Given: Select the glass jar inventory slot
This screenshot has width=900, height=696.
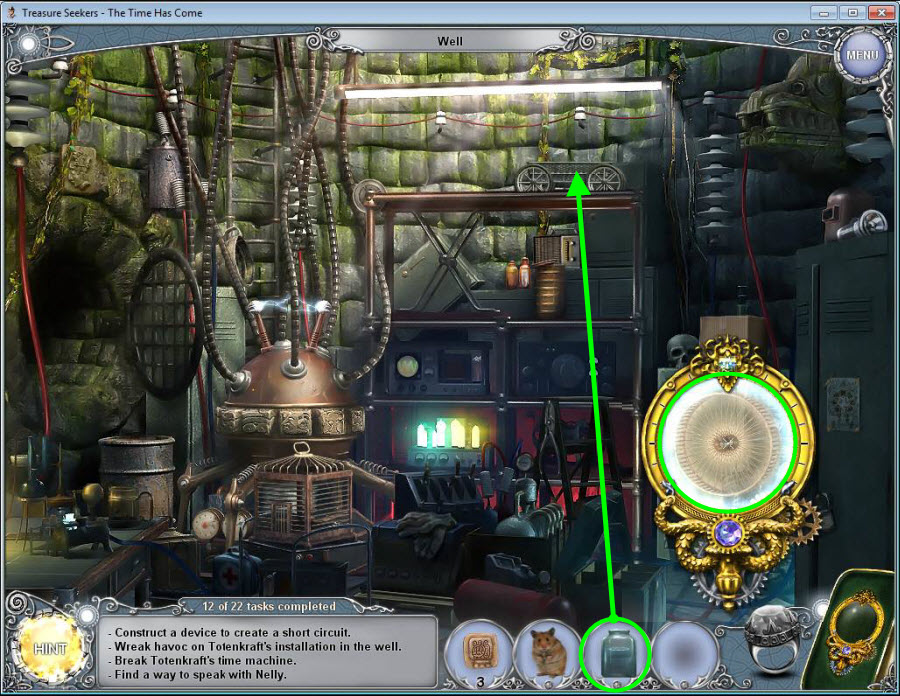Looking at the screenshot, I should 615,653.
